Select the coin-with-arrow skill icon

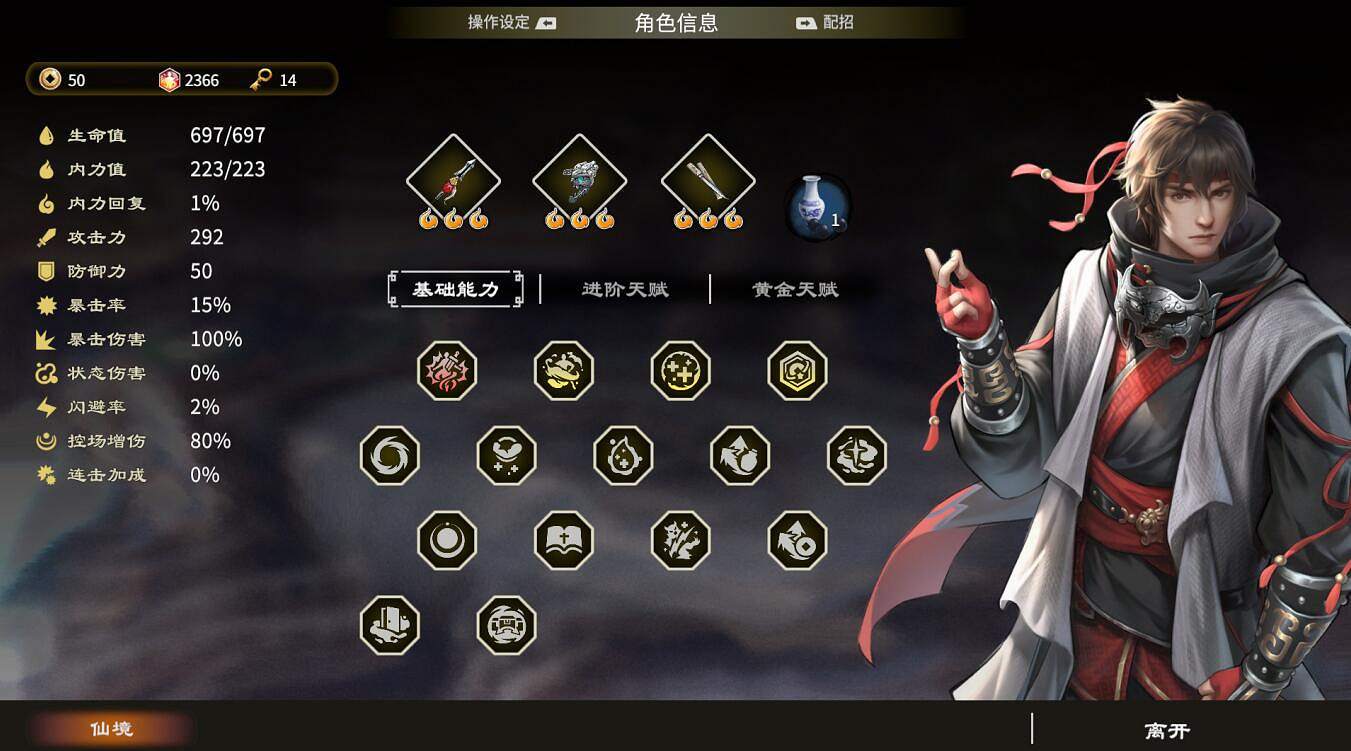pos(798,540)
